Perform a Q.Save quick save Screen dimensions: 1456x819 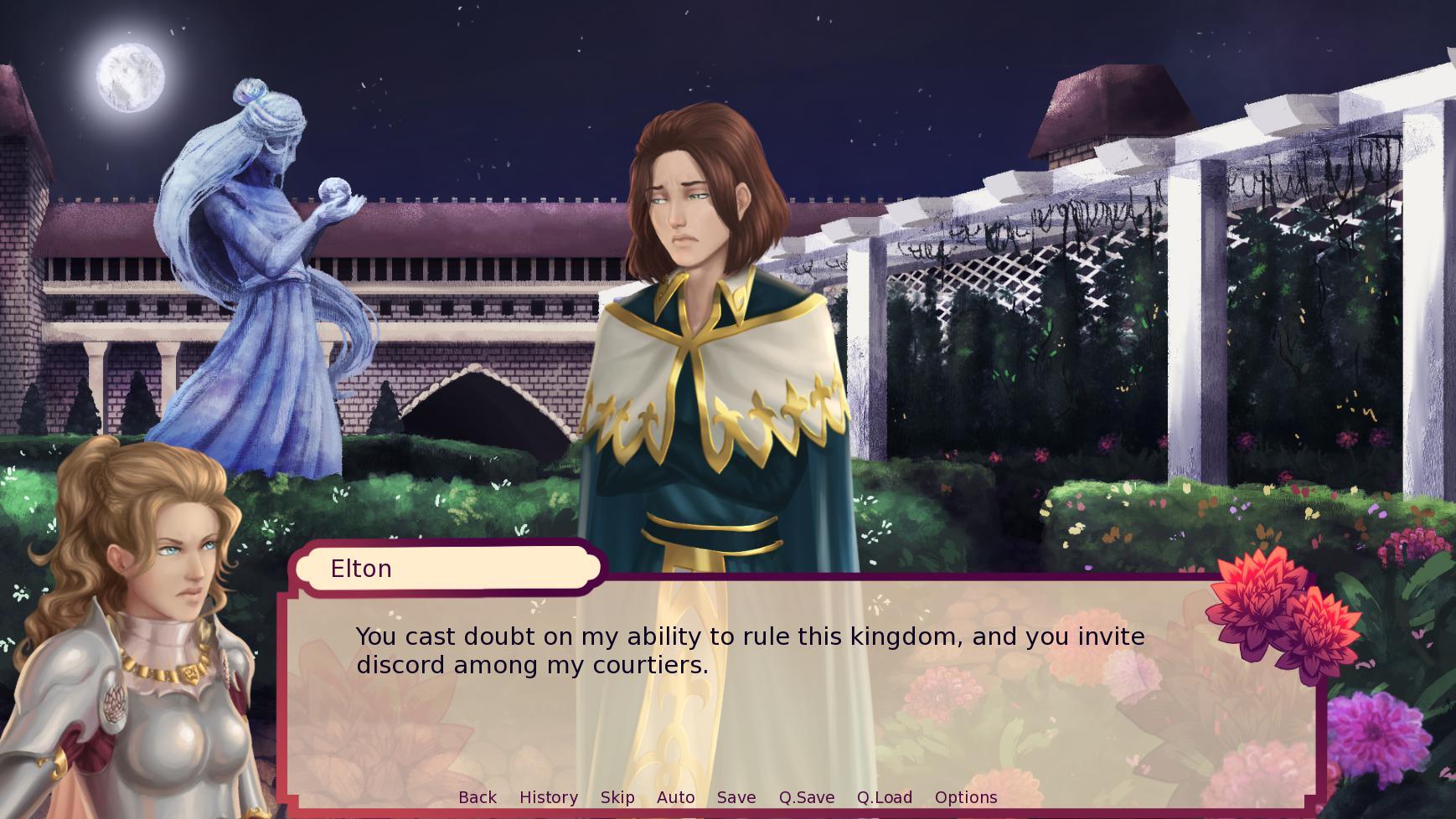(806, 797)
